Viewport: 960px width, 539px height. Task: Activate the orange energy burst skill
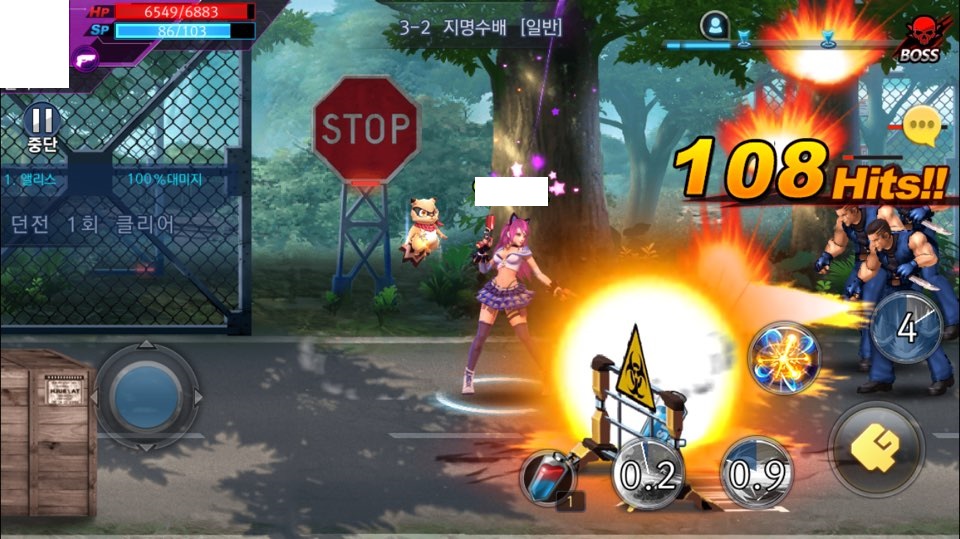point(784,358)
